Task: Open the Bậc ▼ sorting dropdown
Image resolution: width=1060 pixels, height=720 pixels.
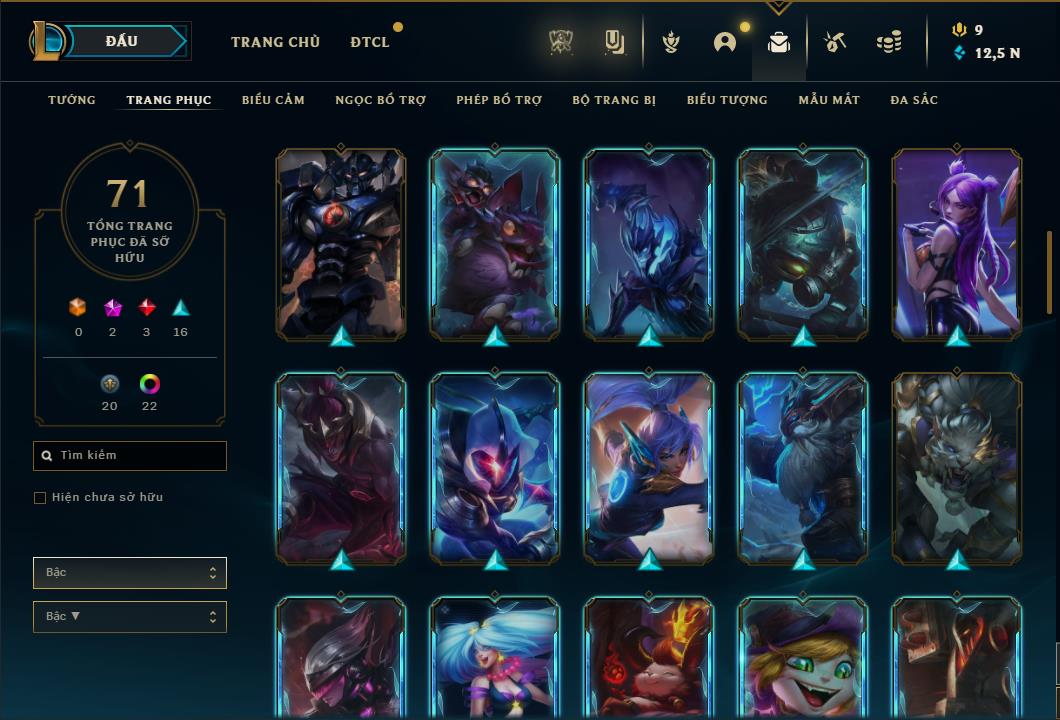Action: tap(130, 617)
